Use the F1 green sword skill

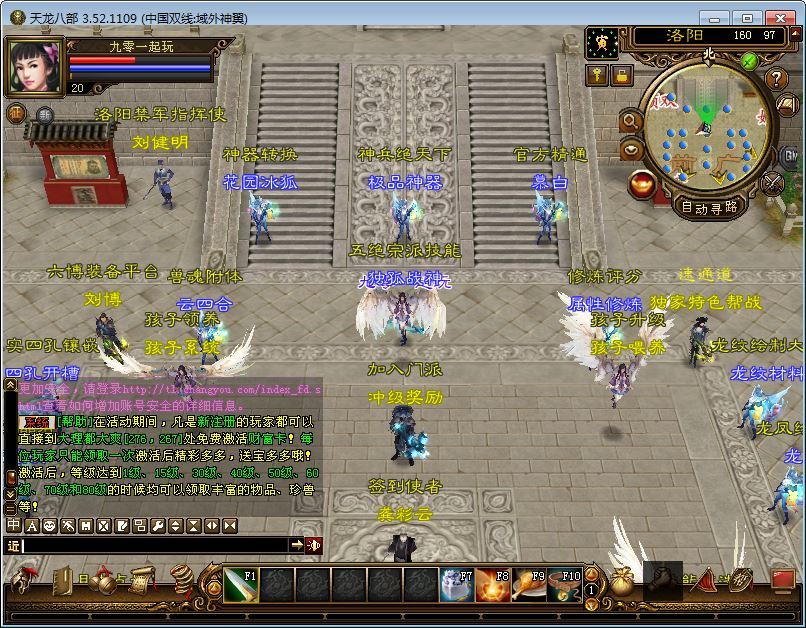[241, 585]
